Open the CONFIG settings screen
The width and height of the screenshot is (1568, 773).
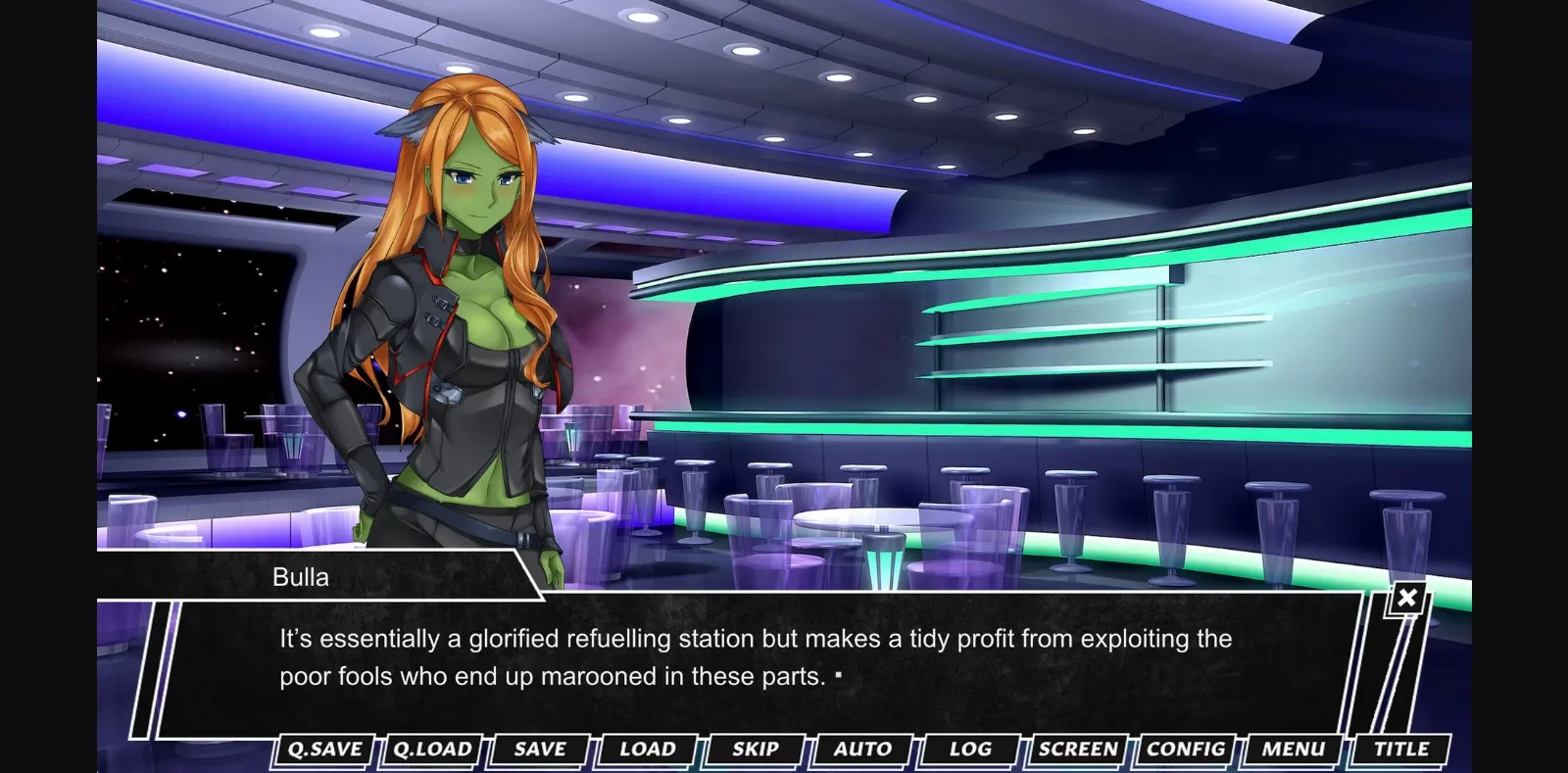tap(1187, 749)
